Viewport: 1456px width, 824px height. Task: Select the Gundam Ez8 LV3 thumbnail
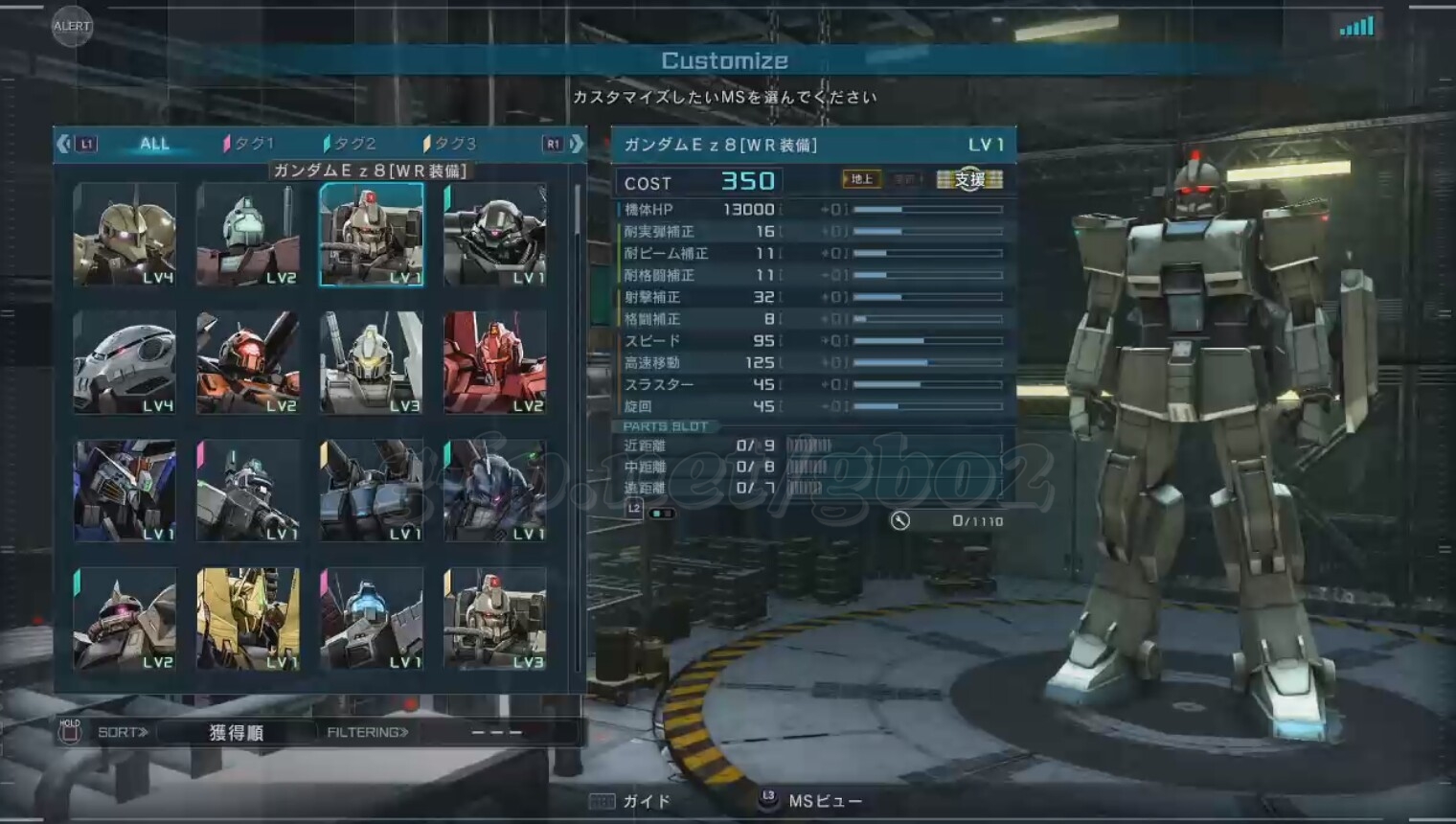point(495,619)
